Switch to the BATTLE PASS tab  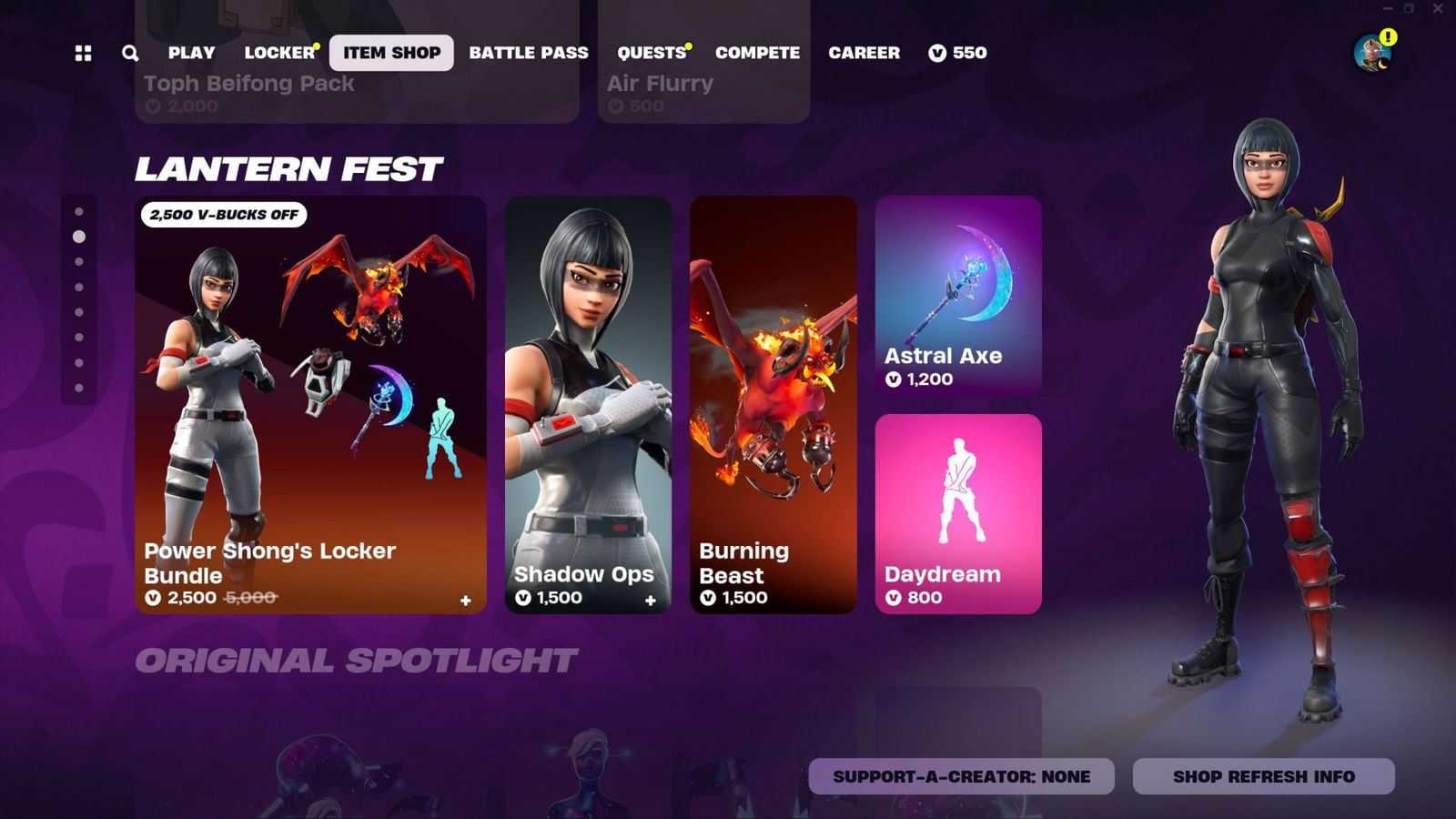529,53
